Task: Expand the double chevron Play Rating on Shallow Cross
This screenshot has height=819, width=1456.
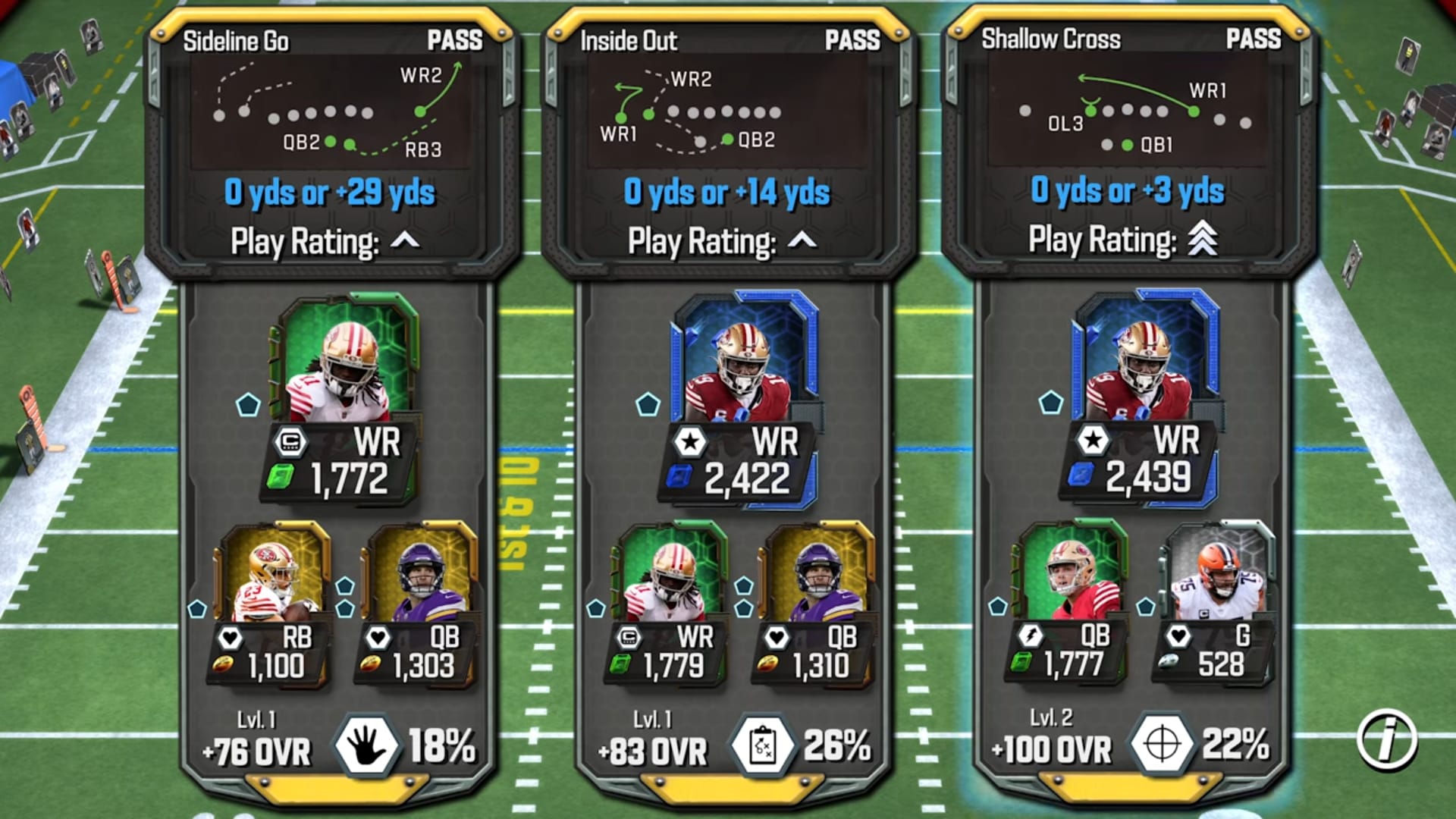Action: click(1202, 237)
